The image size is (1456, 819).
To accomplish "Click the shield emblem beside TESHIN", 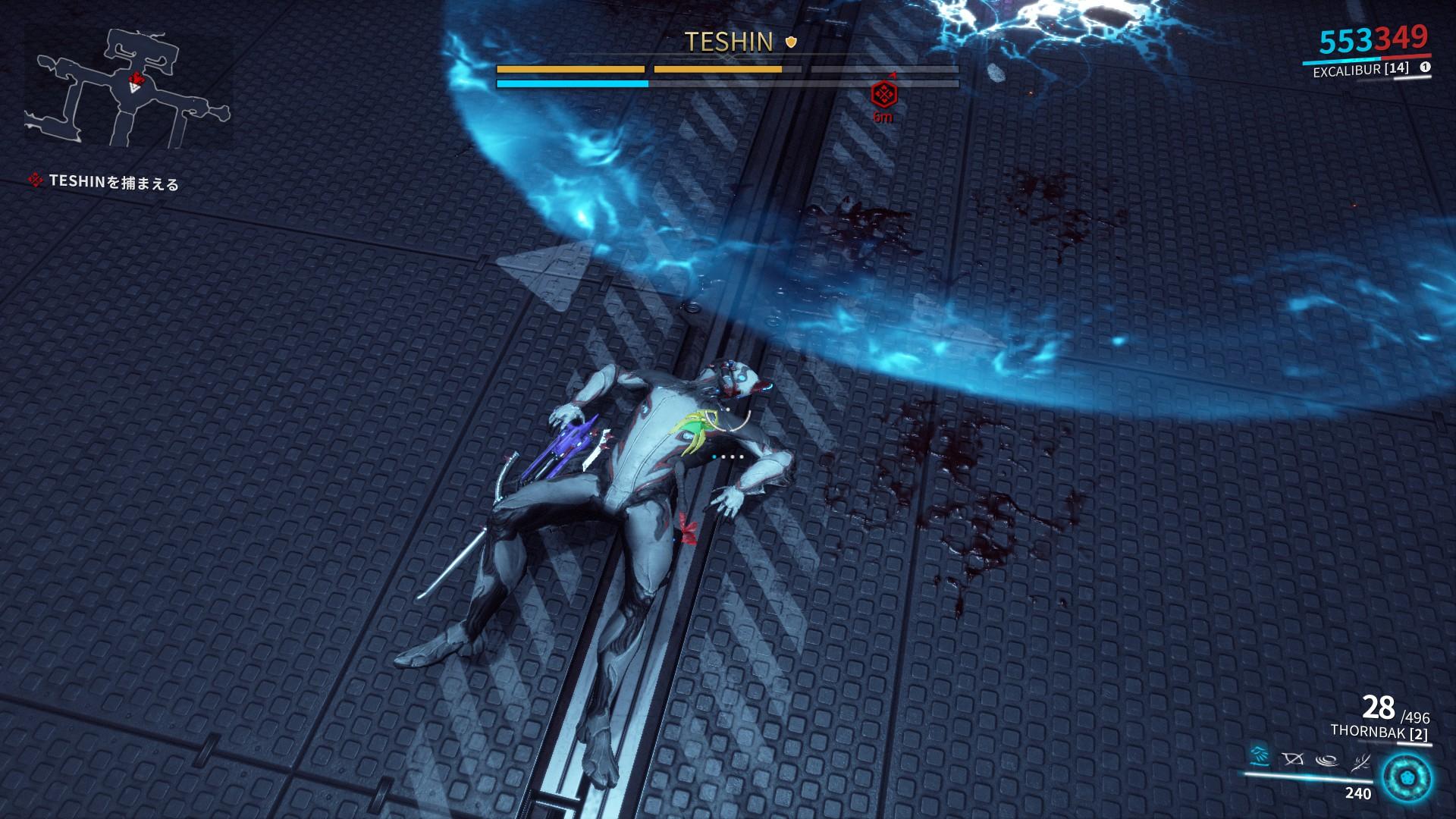I will (x=789, y=42).
